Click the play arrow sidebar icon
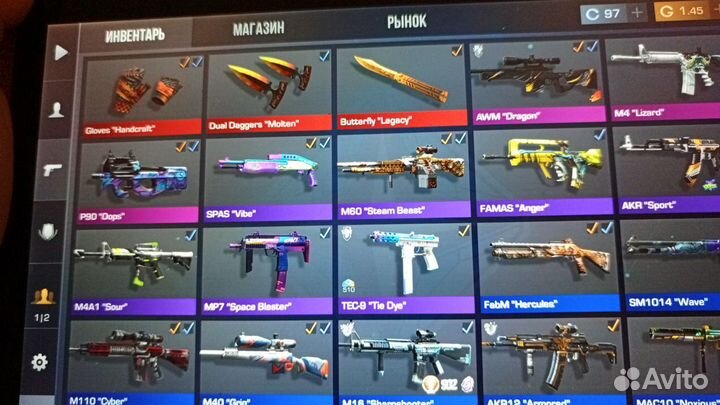Image resolution: width=720 pixels, height=405 pixels. 62,51
